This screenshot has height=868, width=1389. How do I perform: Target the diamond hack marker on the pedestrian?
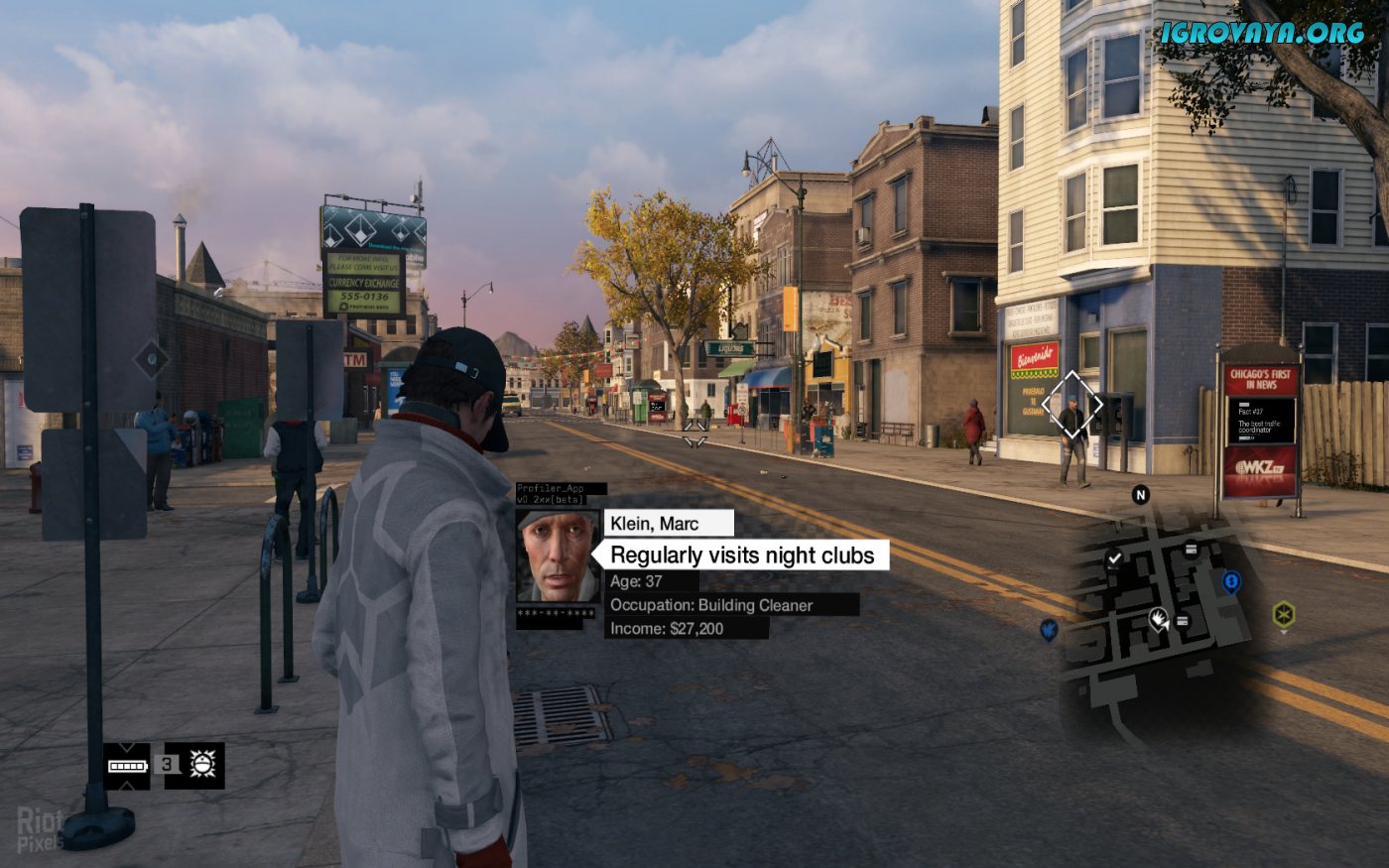pos(1073,405)
